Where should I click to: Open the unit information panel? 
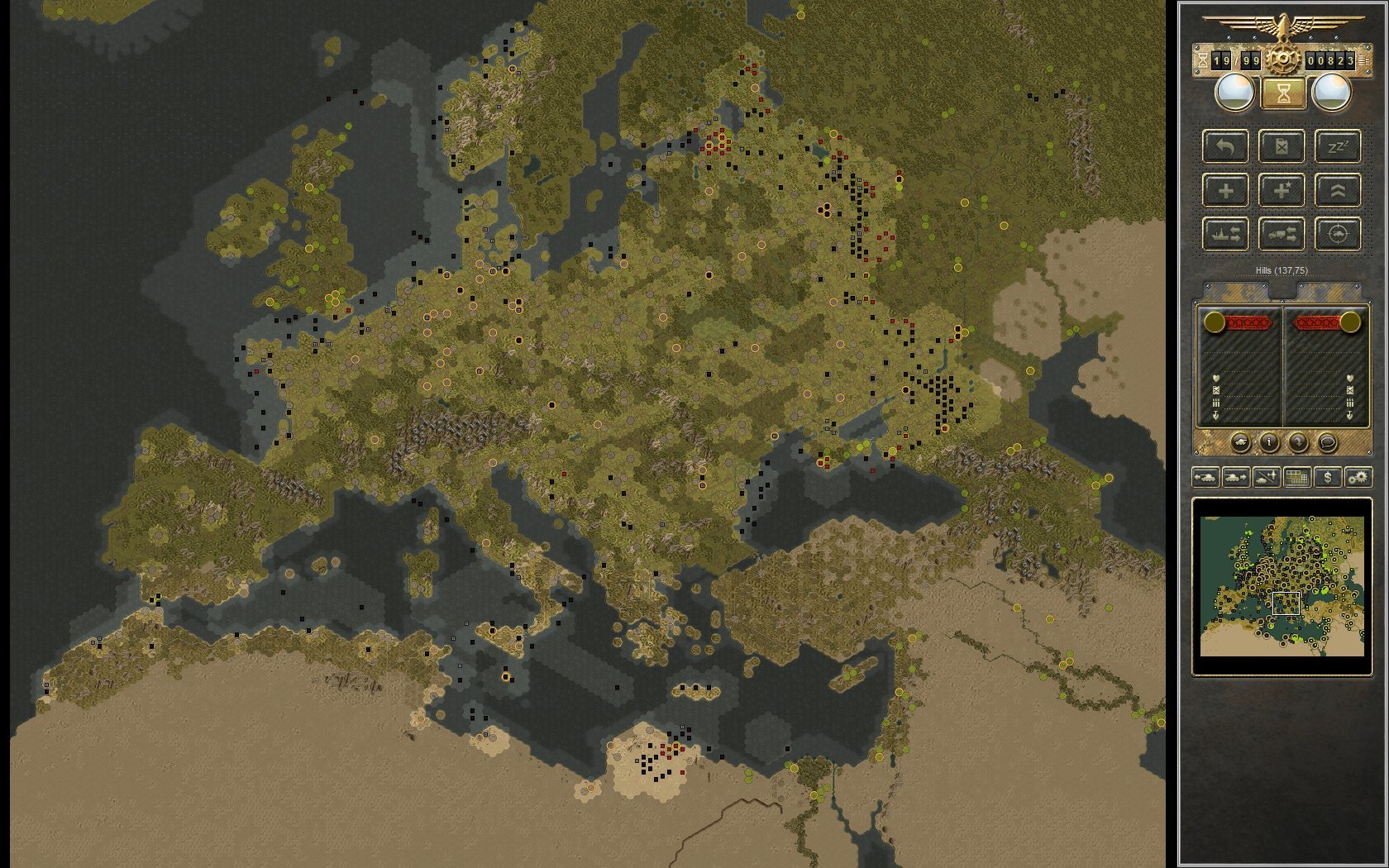click(1269, 442)
